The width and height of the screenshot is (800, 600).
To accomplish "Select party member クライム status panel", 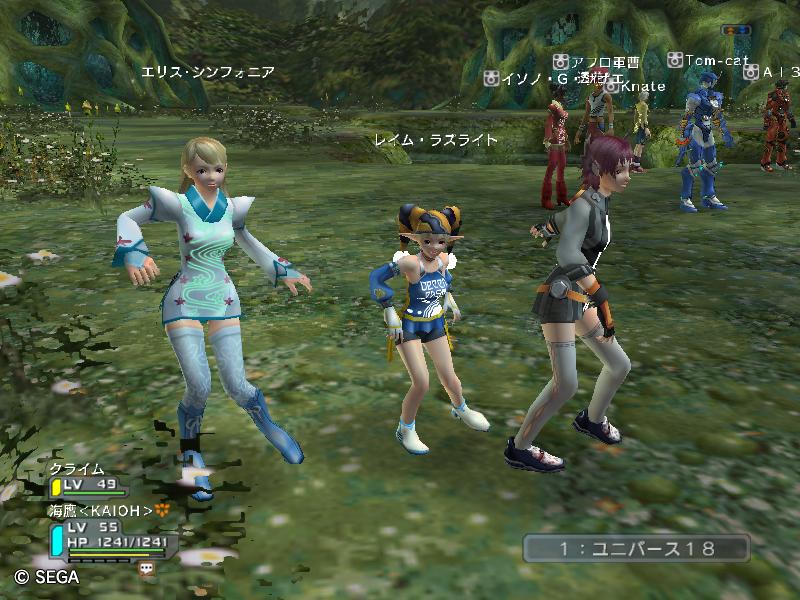I will click(90, 480).
